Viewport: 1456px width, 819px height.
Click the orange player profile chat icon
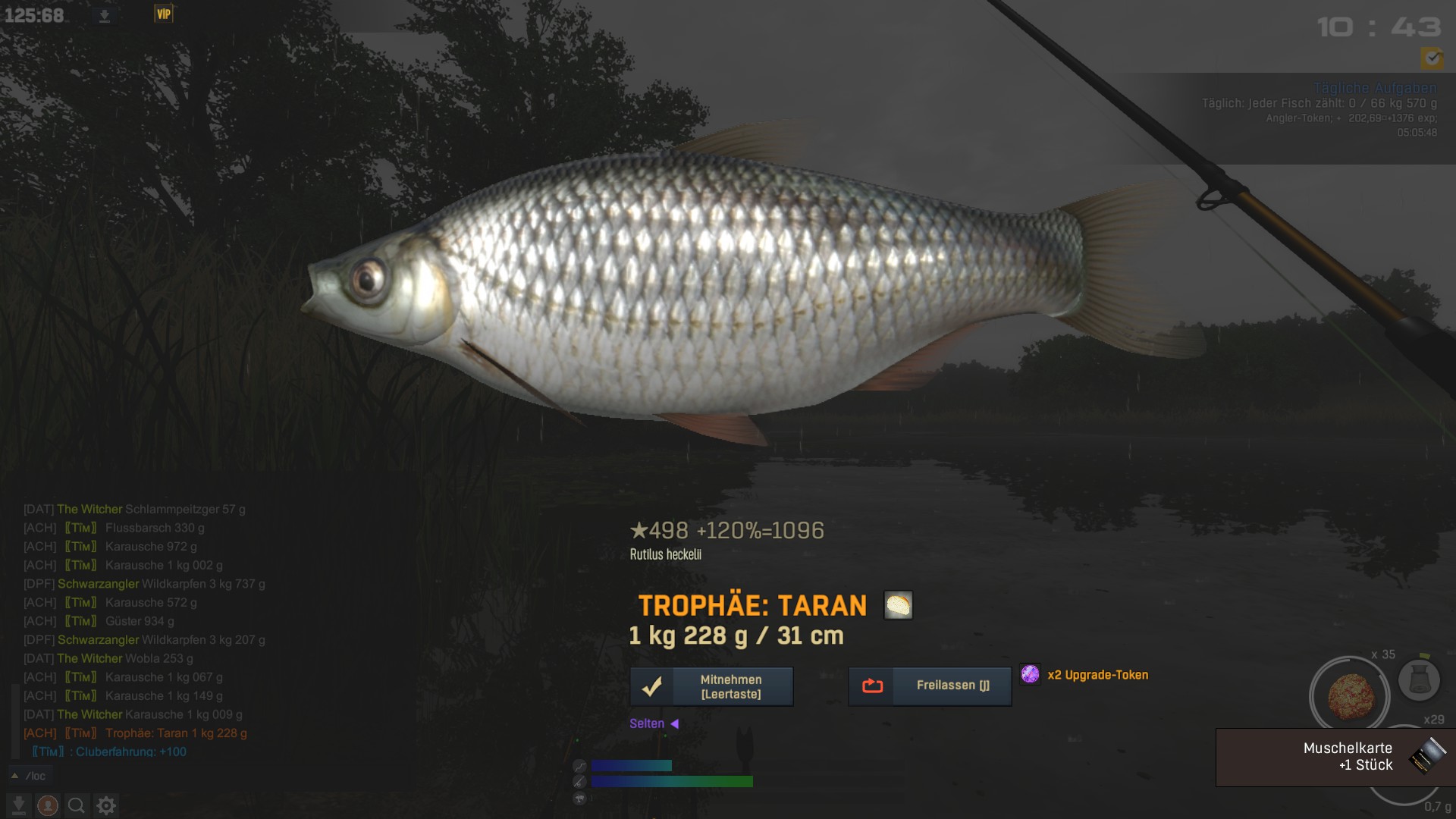point(47,805)
